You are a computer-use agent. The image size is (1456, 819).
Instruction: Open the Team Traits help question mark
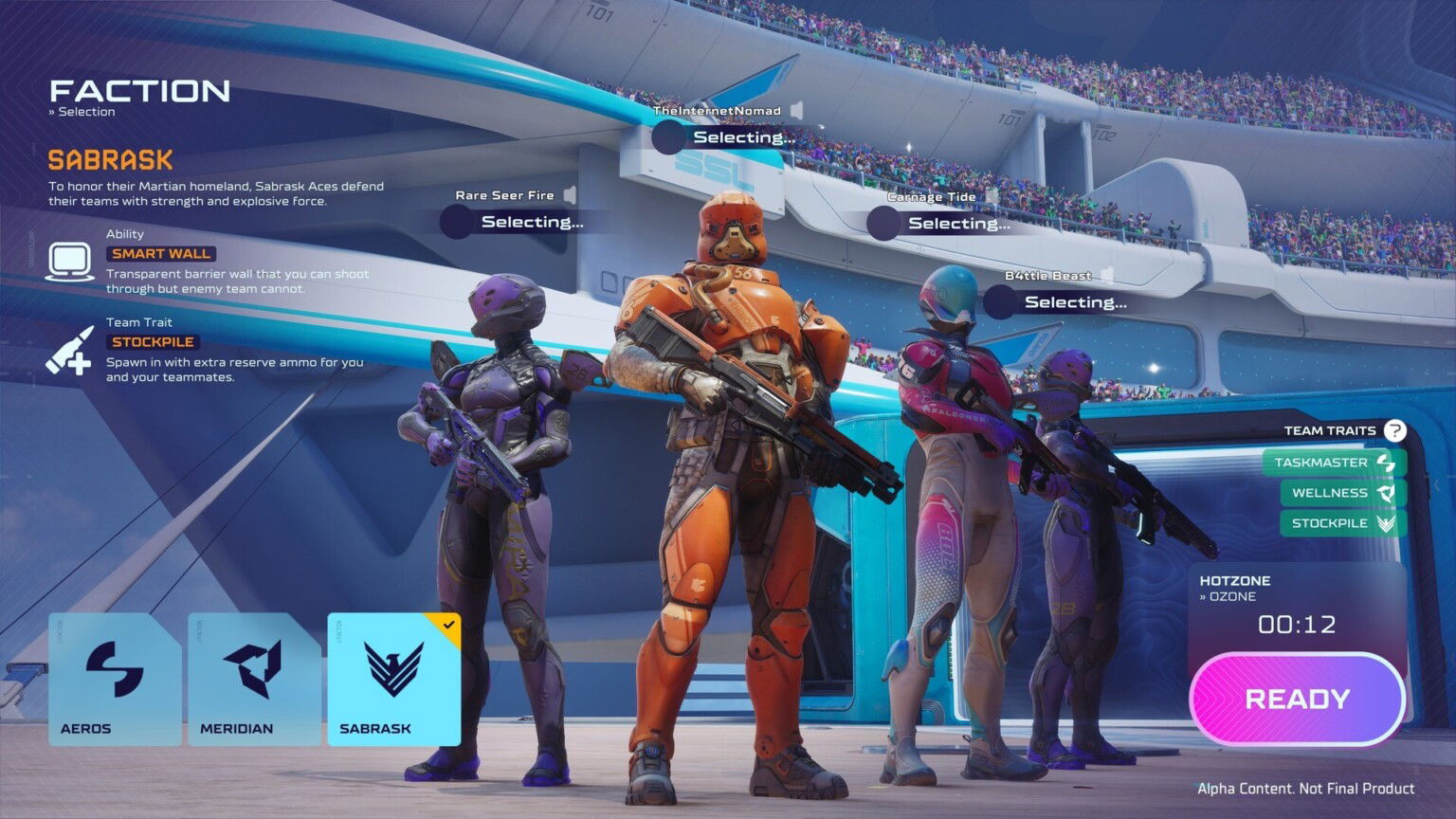pos(1395,430)
